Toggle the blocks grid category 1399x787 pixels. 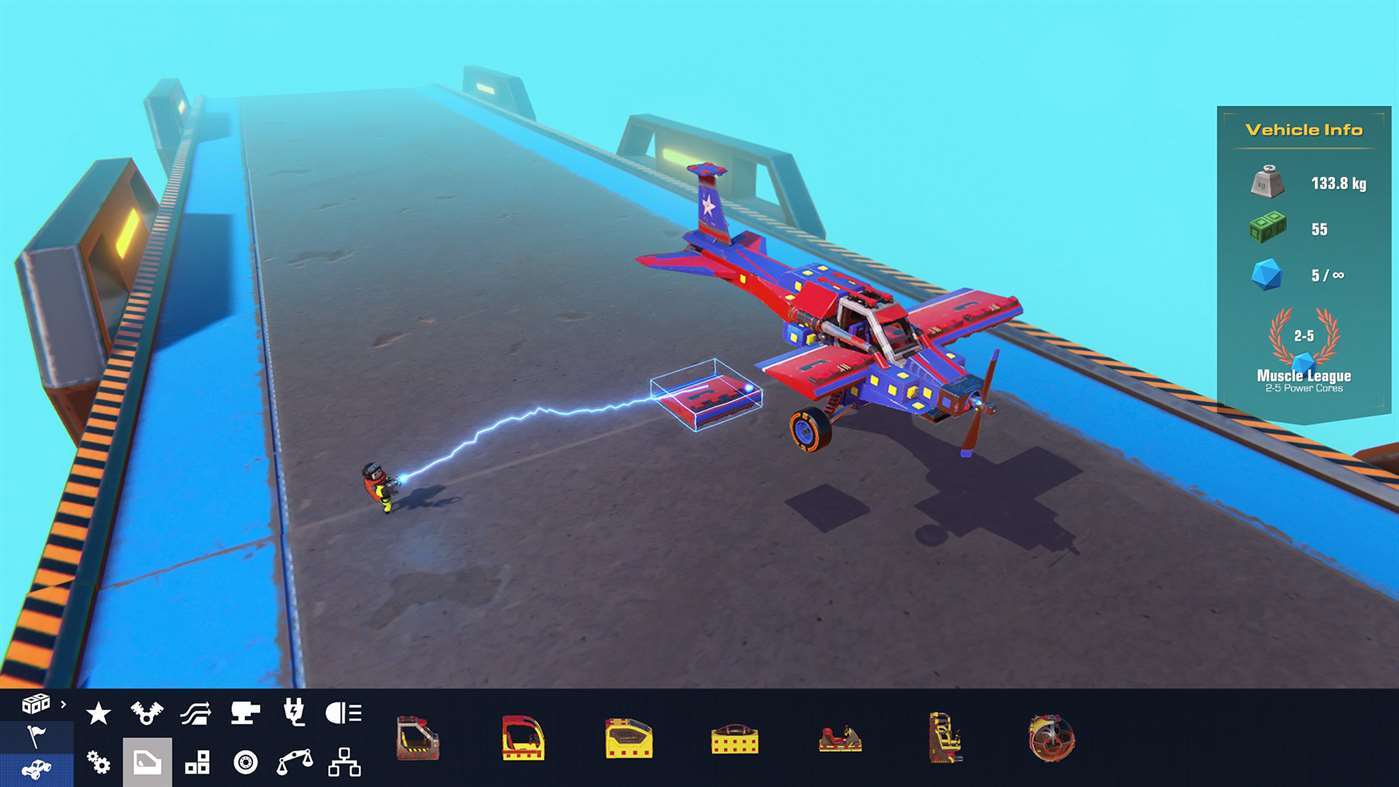click(x=196, y=763)
